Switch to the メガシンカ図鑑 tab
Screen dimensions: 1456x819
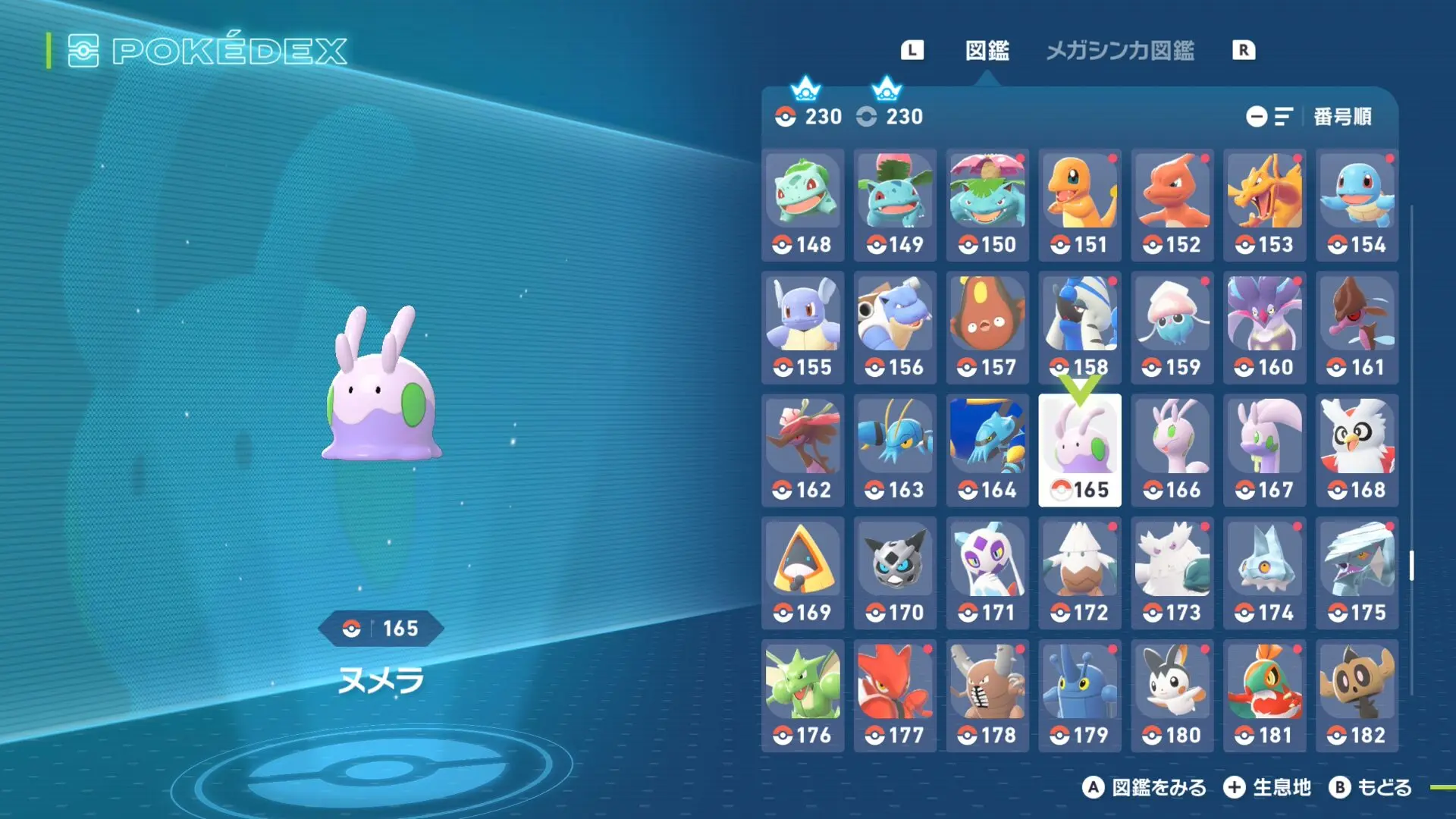1119,51
